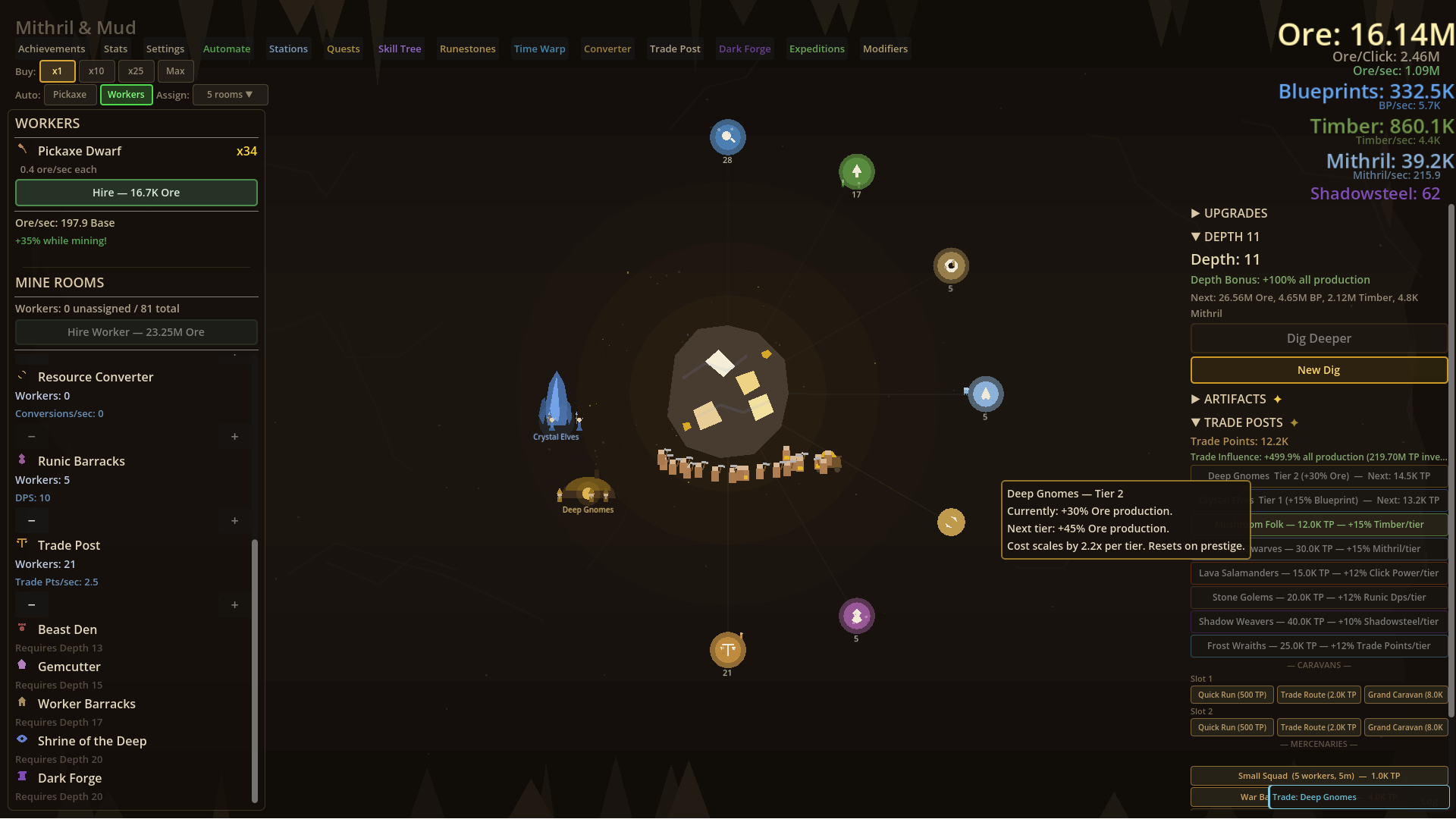Enable Auto Pickaxe

[x=70, y=94]
